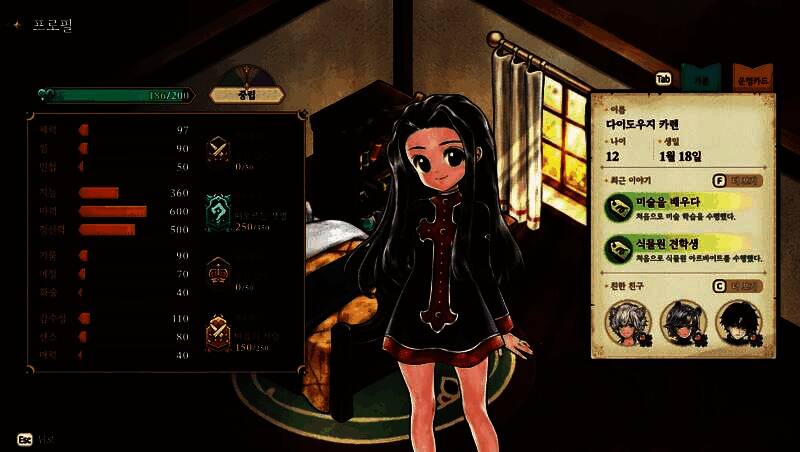Image resolution: width=800 pixels, height=452 pixels.
Task: Click the crown class emblem
Action: pyautogui.click(x=219, y=271)
